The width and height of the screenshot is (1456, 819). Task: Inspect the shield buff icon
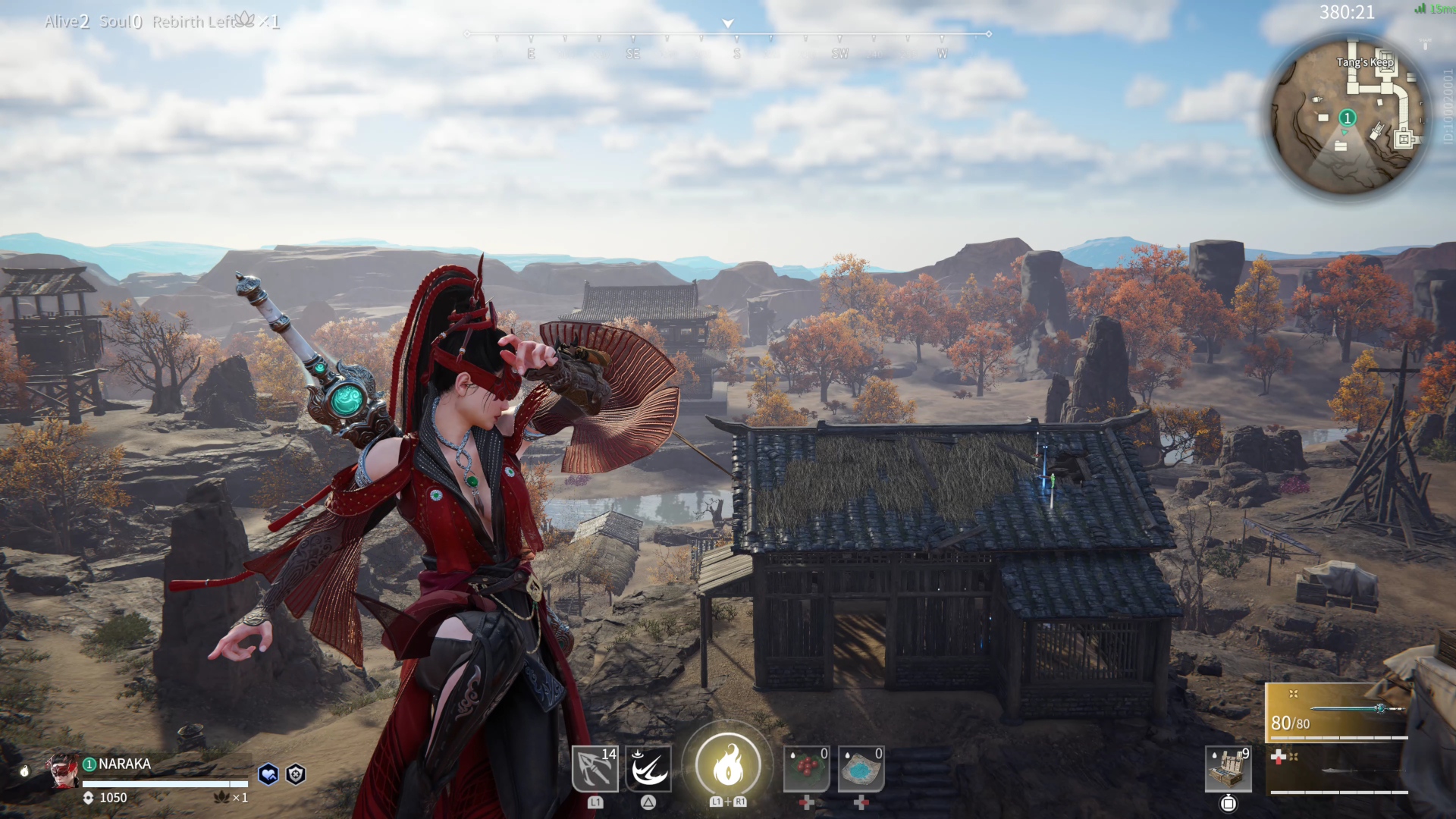click(x=296, y=773)
